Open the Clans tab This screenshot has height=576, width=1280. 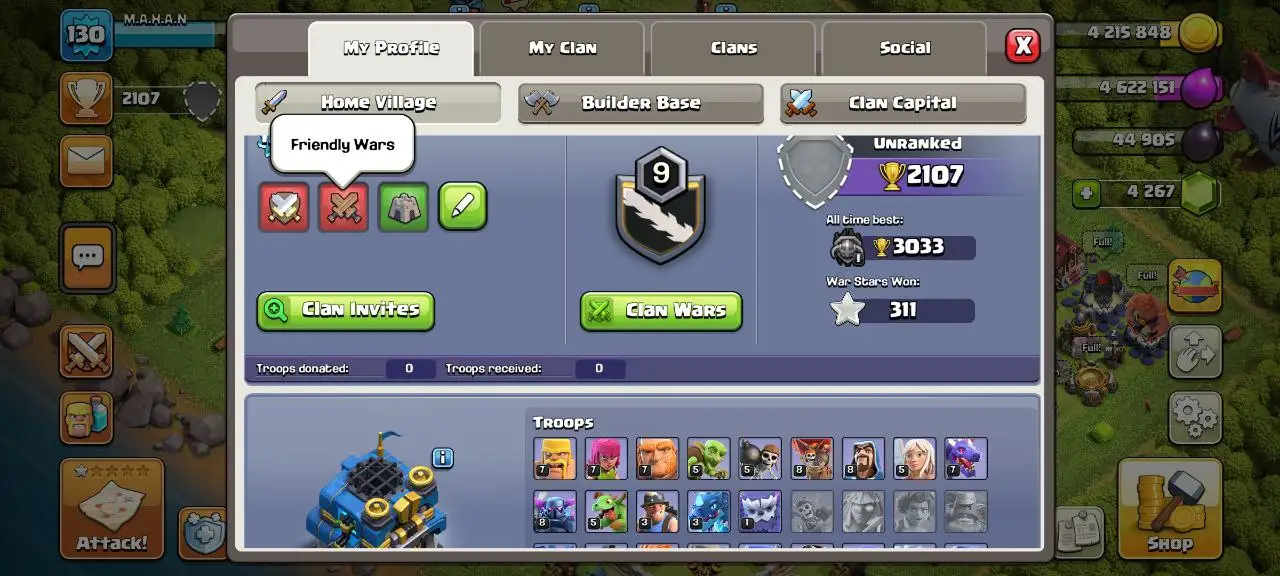coord(733,48)
